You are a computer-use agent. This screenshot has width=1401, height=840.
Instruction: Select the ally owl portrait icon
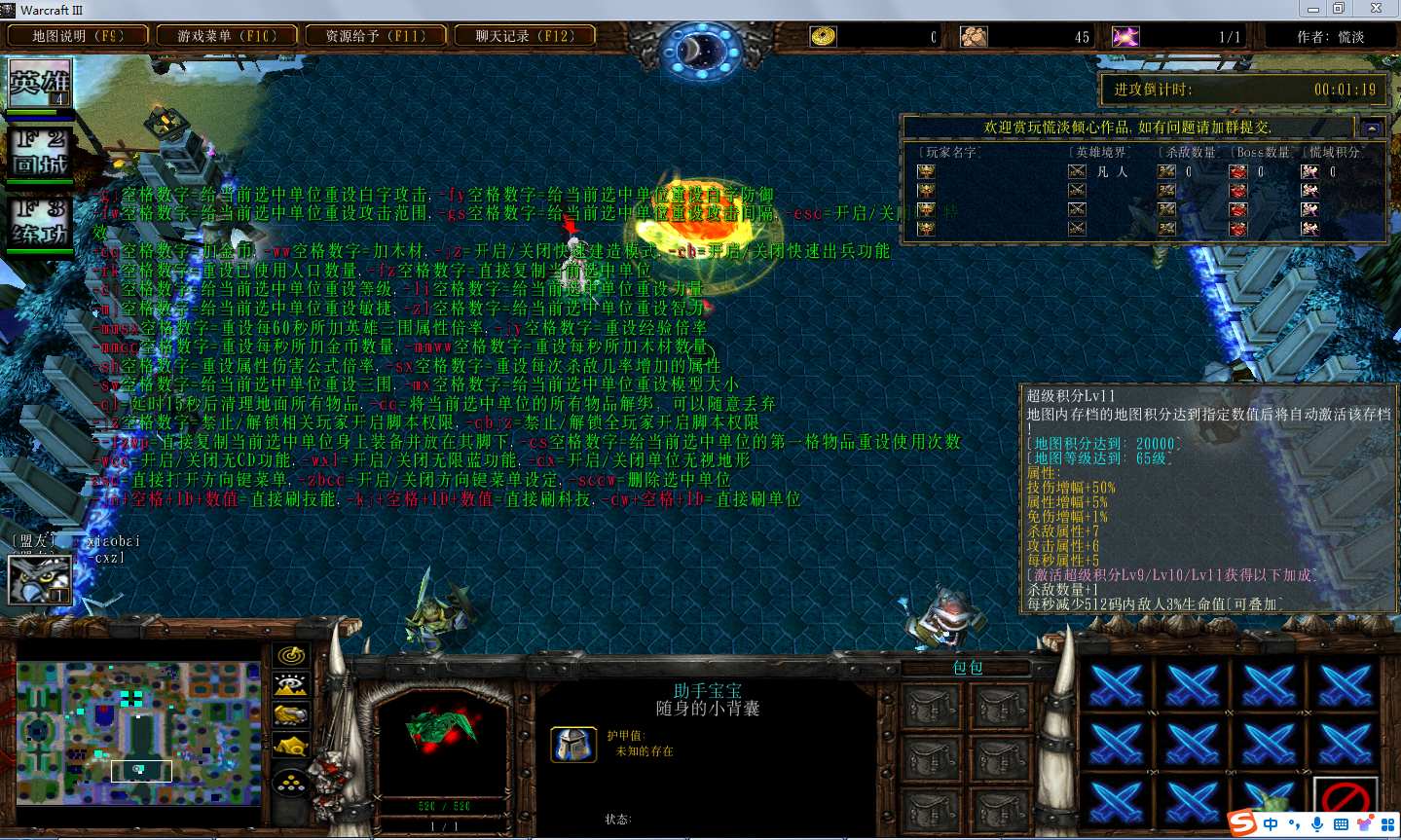click(x=39, y=579)
